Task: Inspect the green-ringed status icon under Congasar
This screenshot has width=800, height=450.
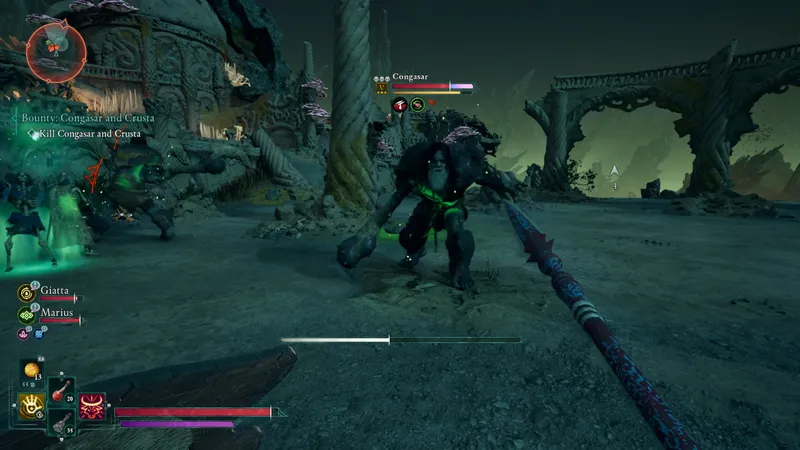Action: point(417,105)
